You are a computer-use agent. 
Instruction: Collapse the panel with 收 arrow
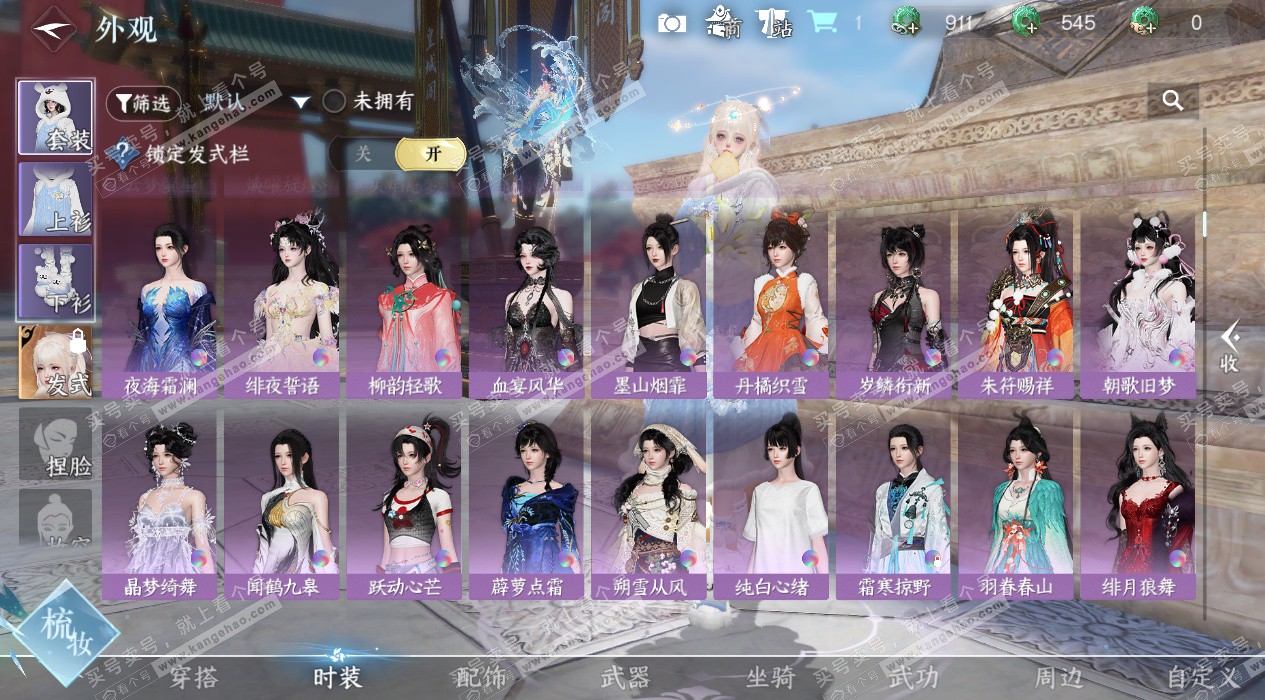(1229, 347)
